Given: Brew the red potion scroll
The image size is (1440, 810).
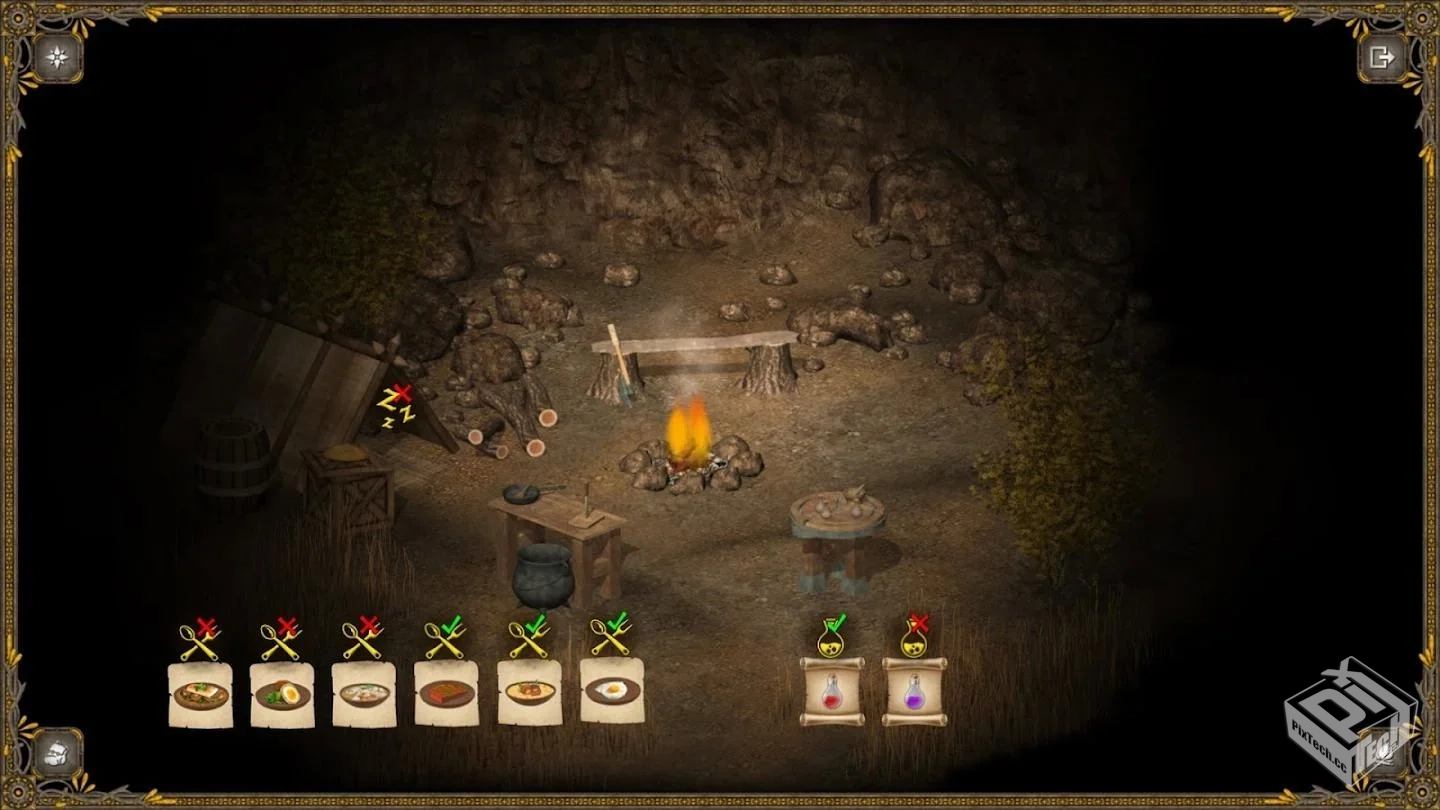Looking at the screenshot, I should click(x=831, y=691).
